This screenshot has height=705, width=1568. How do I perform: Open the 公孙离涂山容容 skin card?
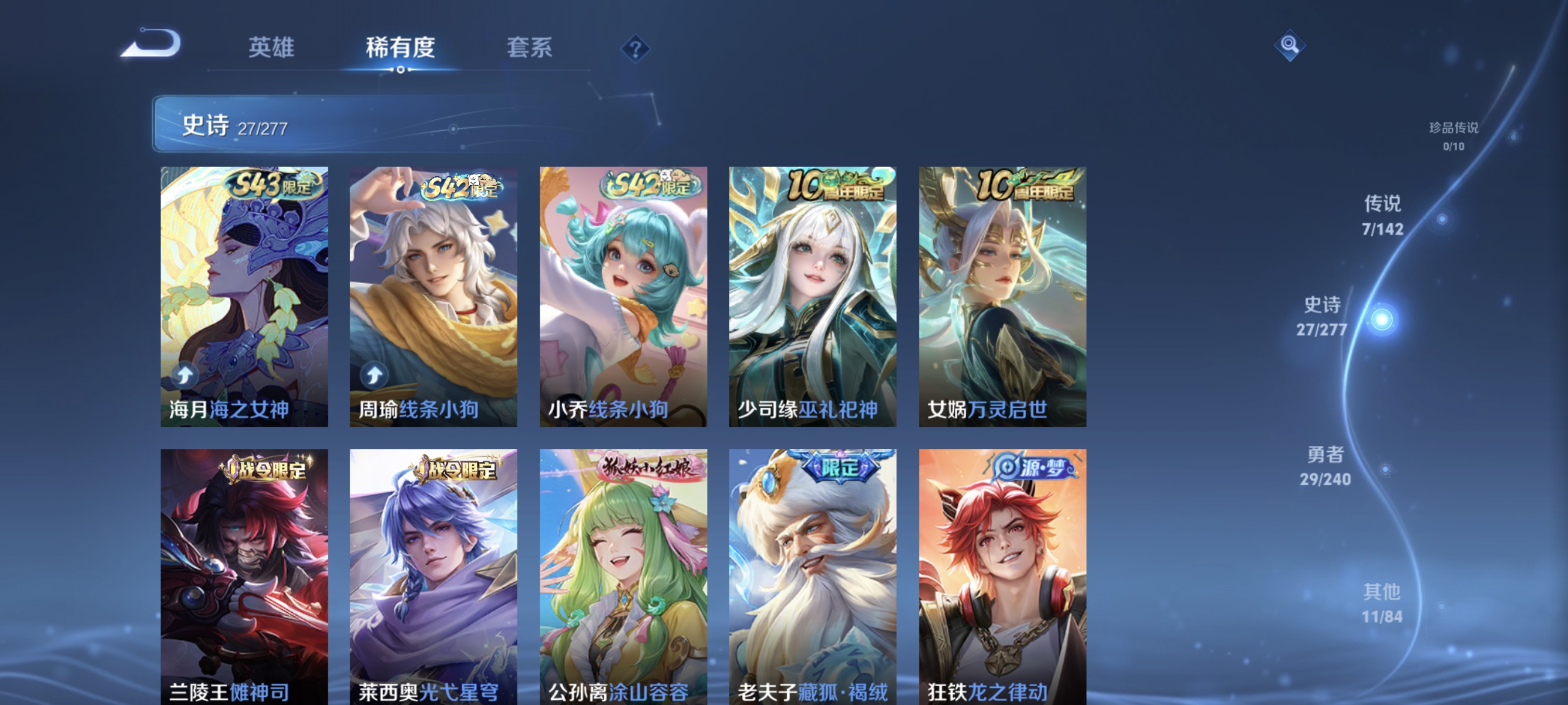click(x=623, y=572)
